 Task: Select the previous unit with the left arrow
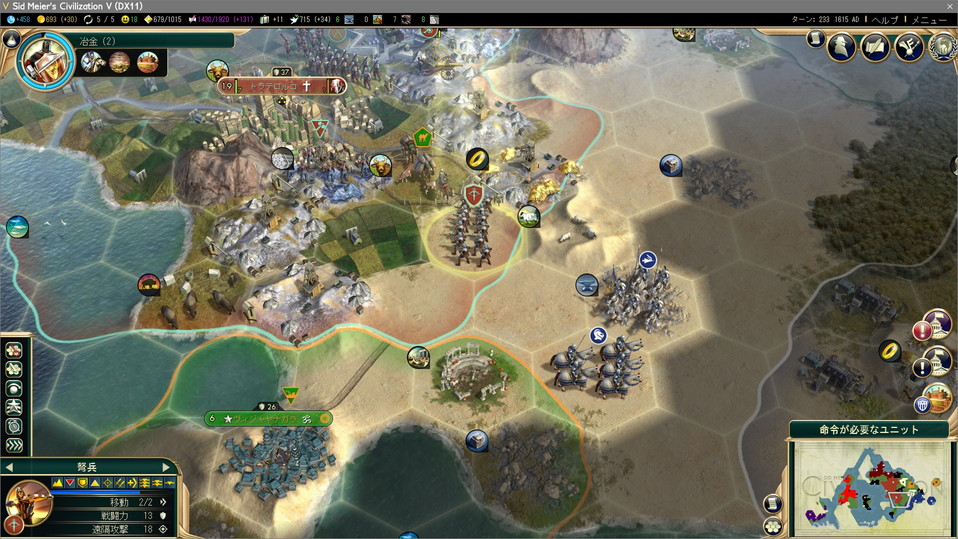(9, 467)
